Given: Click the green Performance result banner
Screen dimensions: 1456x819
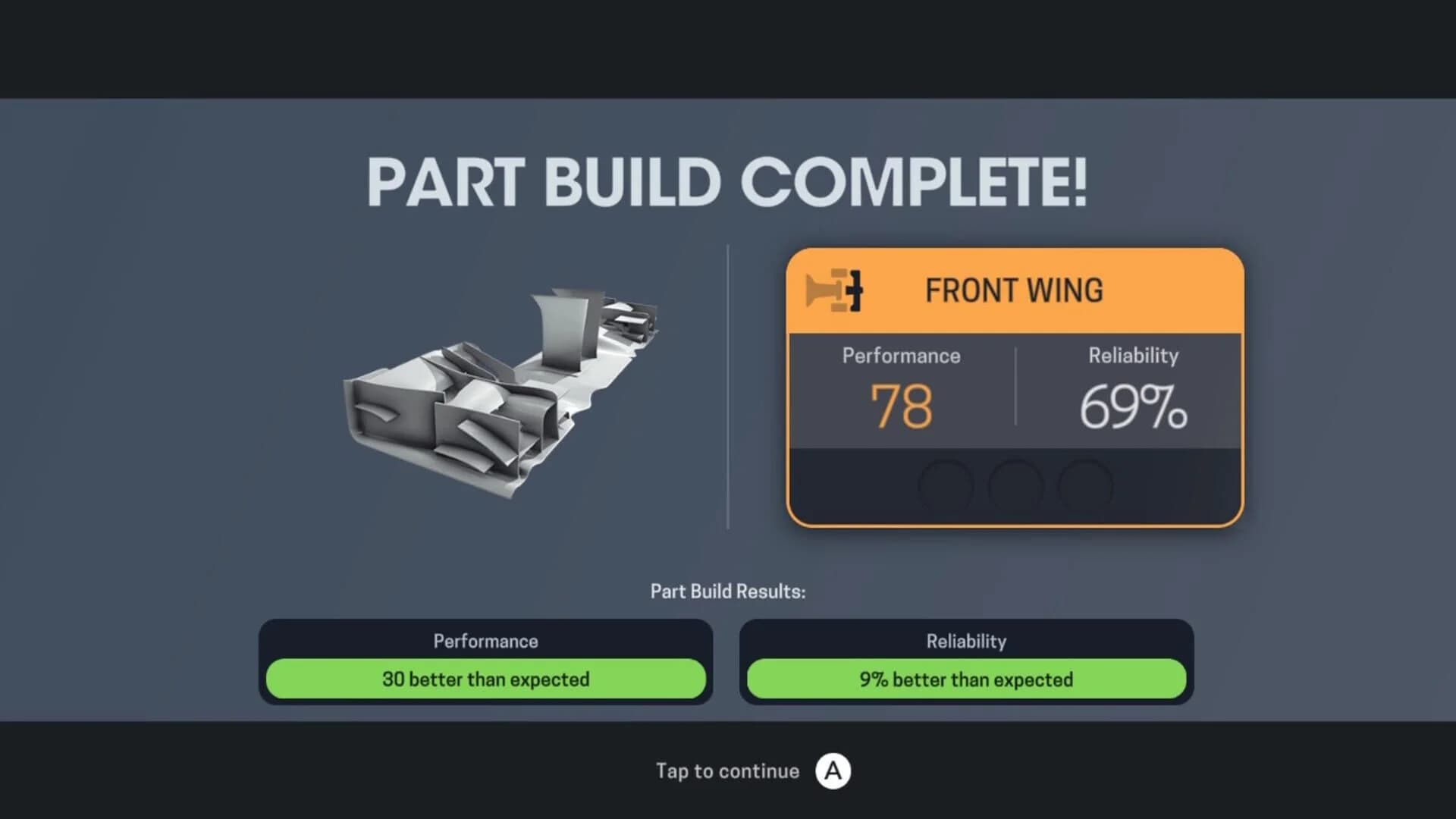Looking at the screenshot, I should (485, 679).
